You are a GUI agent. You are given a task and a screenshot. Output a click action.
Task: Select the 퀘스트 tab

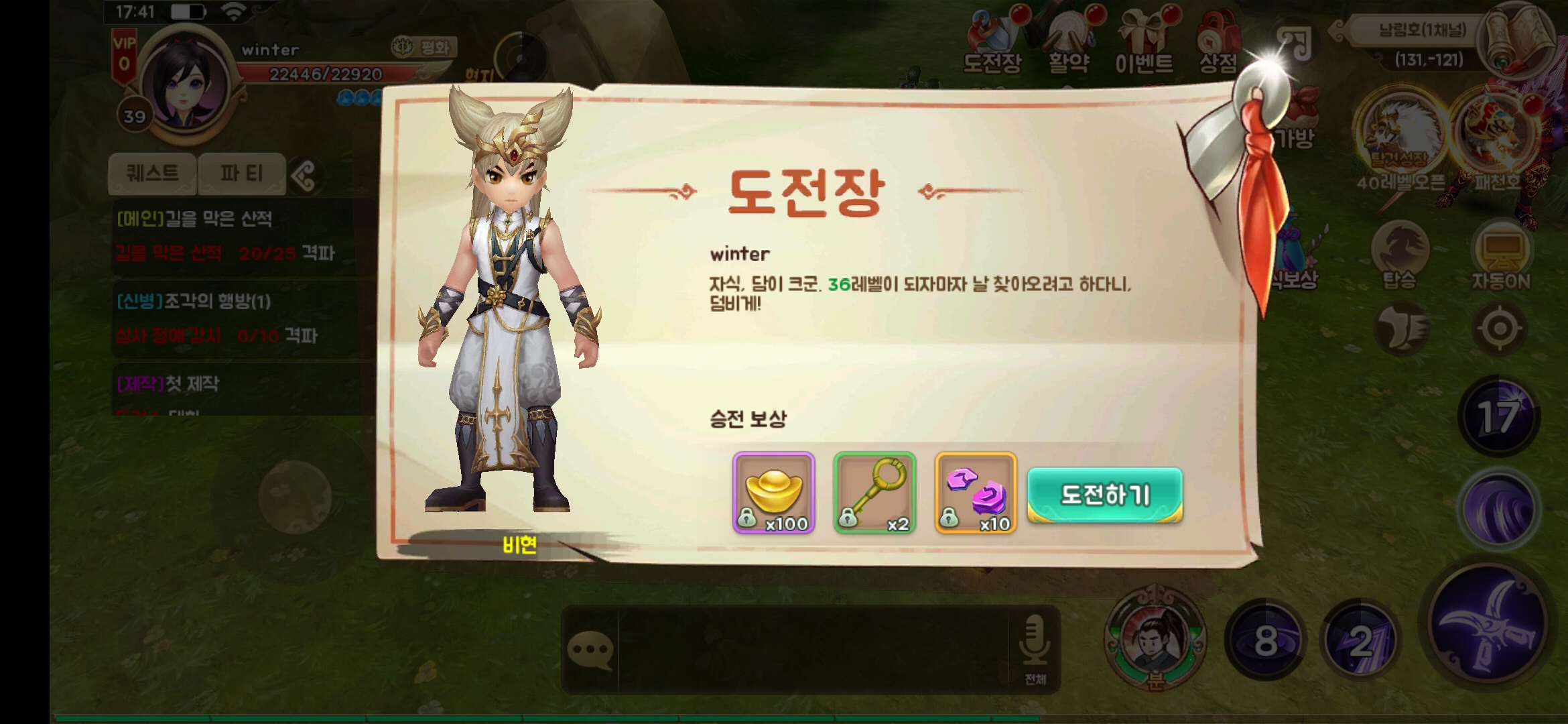coord(153,173)
